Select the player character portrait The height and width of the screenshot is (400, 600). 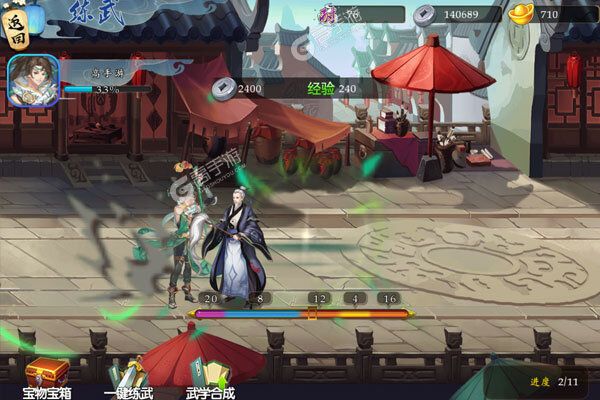[x=31, y=78]
